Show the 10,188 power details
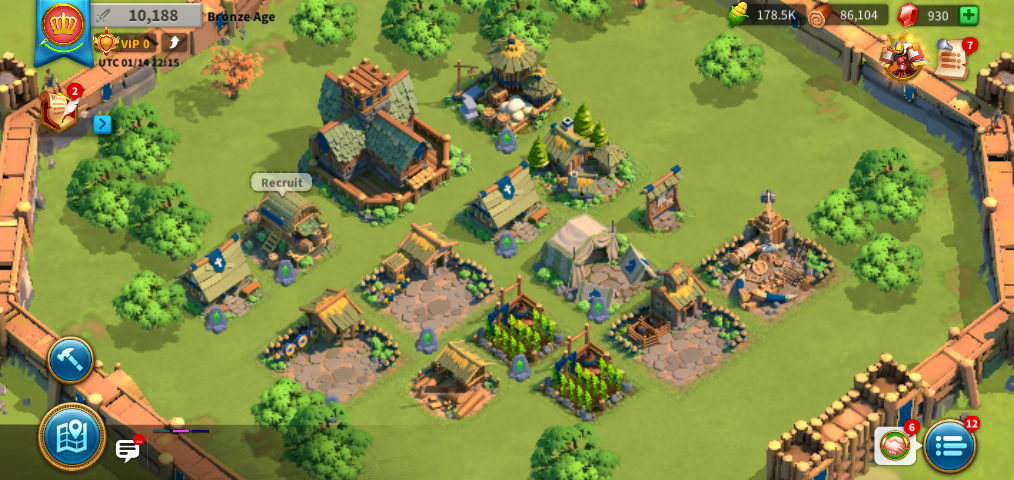The width and height of the screenshot is (1014, 480). point(147,15)
